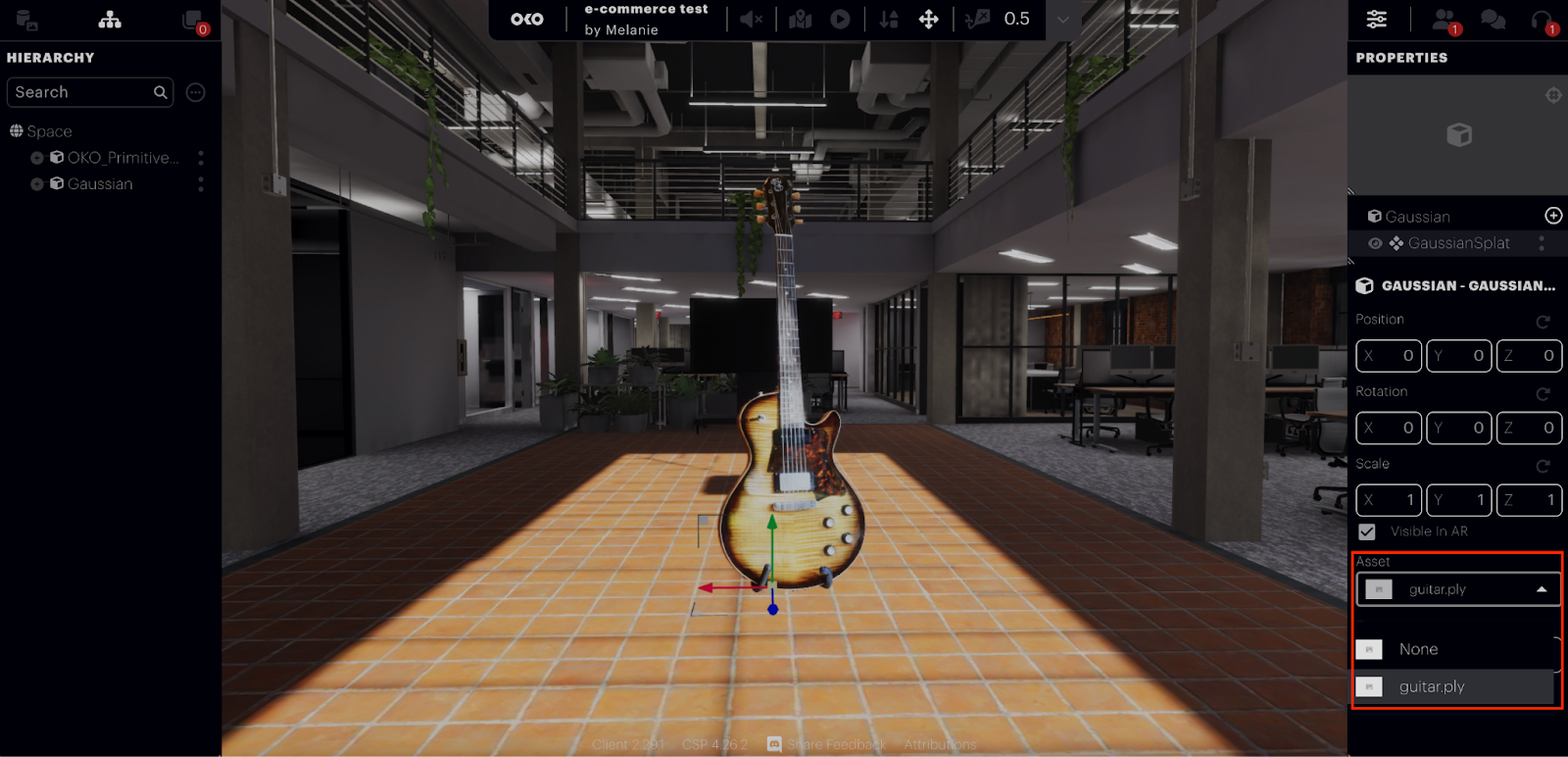The height and width of the screenshot is (757, 1568).
Task: Activate the move gizmo arrows tool
Action: [x=928, y=20]
